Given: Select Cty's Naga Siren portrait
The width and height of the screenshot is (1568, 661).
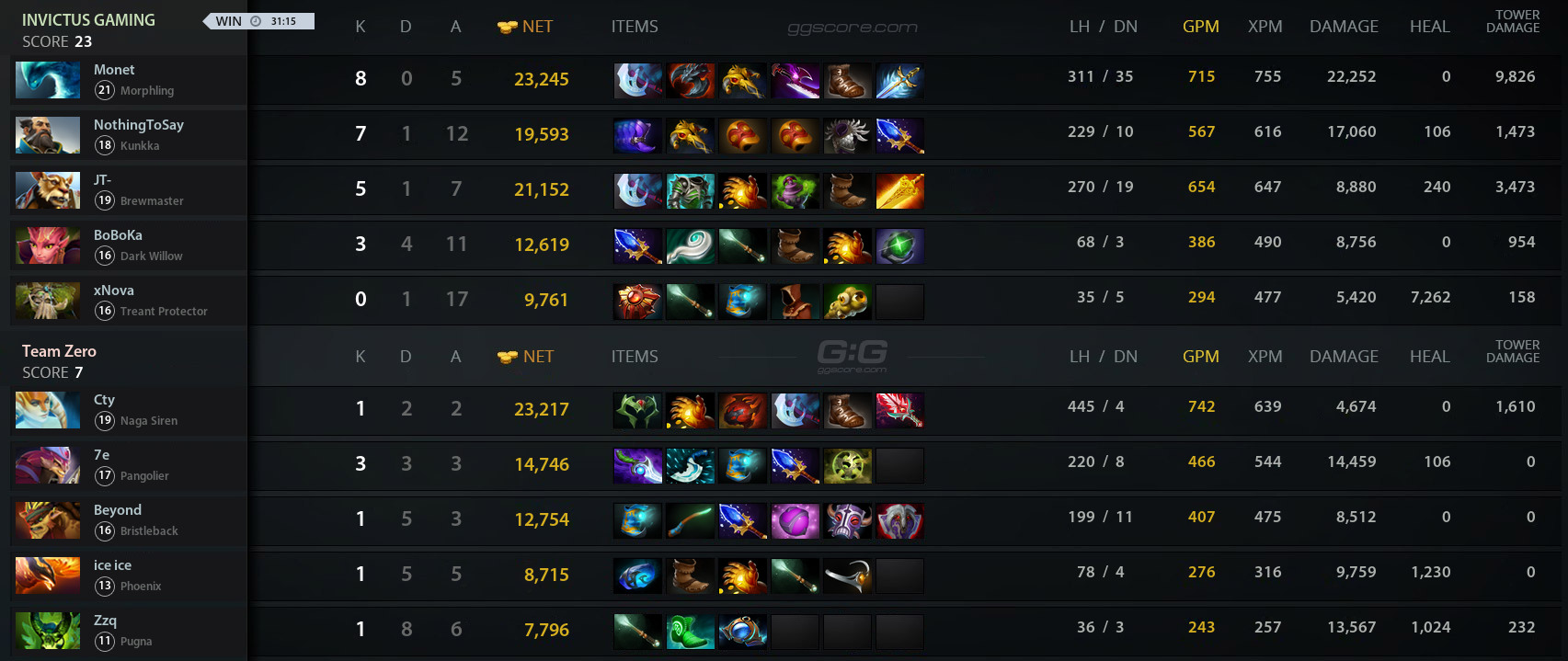Looking at the screenshot, I should click(48, 410).
